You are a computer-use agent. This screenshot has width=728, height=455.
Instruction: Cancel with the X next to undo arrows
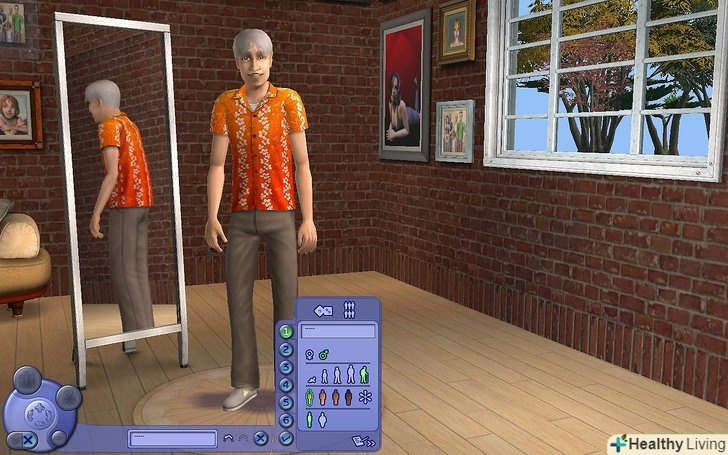260,438
